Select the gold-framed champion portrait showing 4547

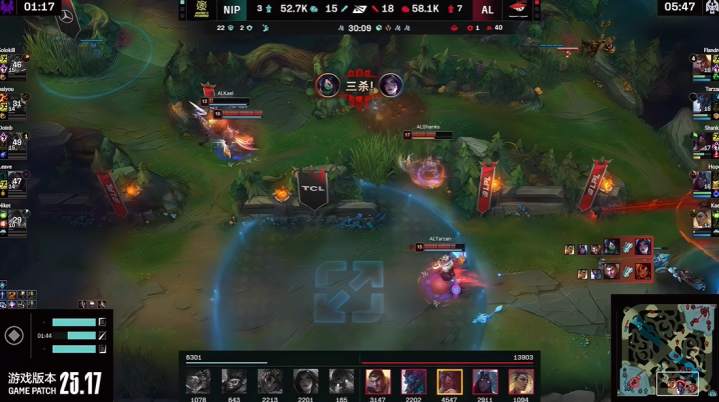click(449, 381)
